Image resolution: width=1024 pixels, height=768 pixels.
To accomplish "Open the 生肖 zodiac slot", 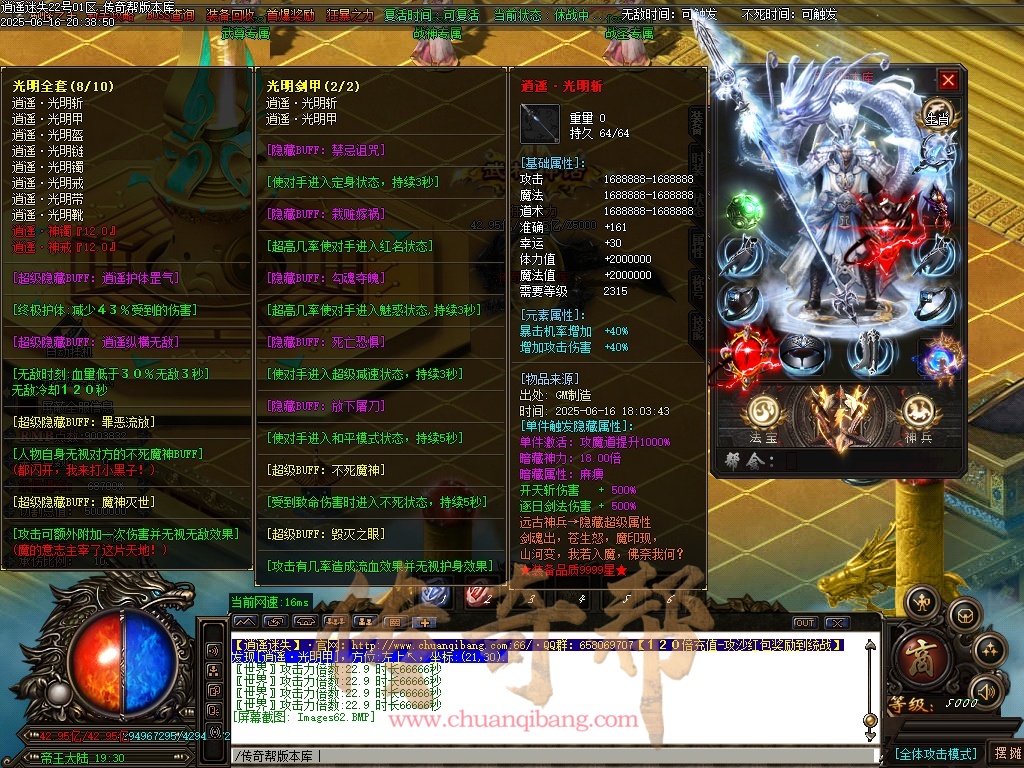I will tap(936, 113).
